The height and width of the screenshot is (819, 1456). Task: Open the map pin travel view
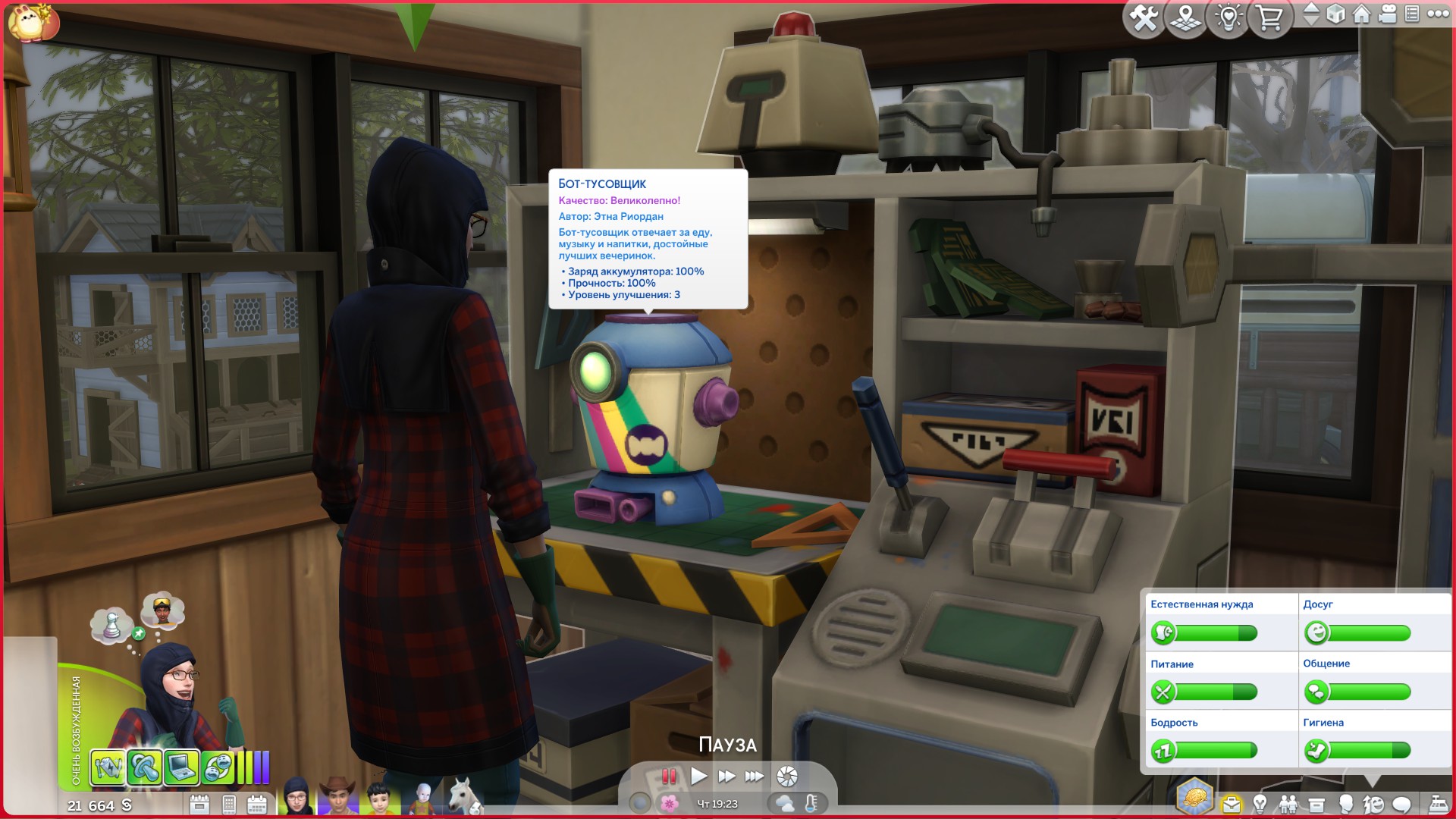pos(1185,18)
